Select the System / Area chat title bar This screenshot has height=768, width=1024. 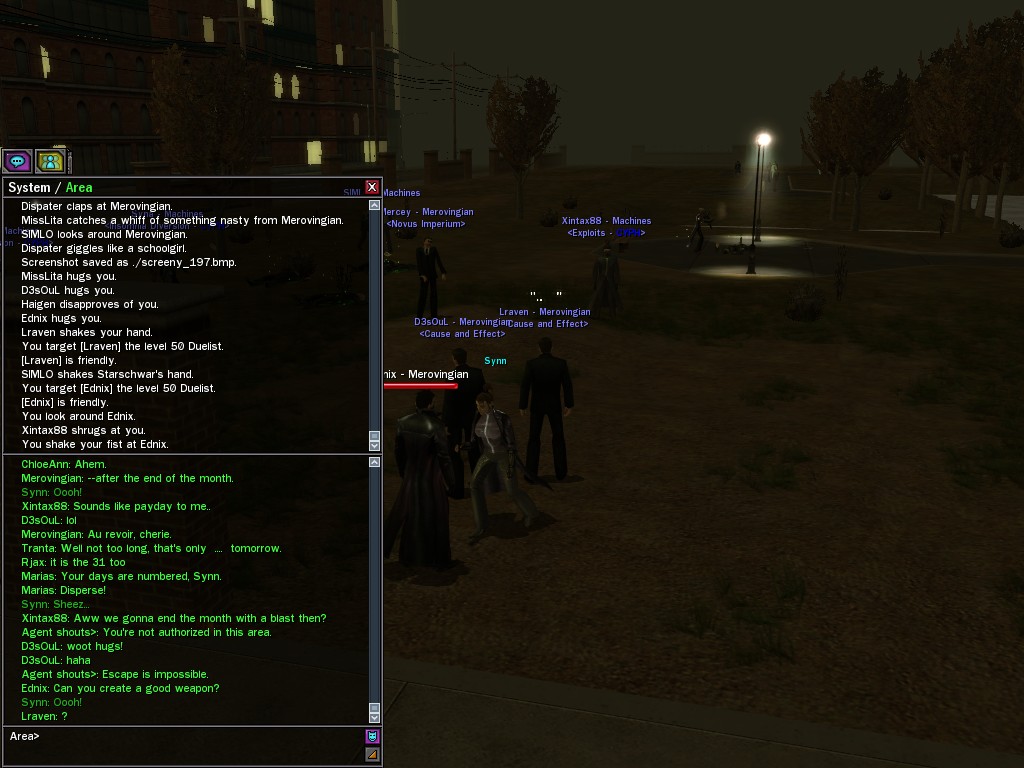pyautogui.click(x=180, y=187)
